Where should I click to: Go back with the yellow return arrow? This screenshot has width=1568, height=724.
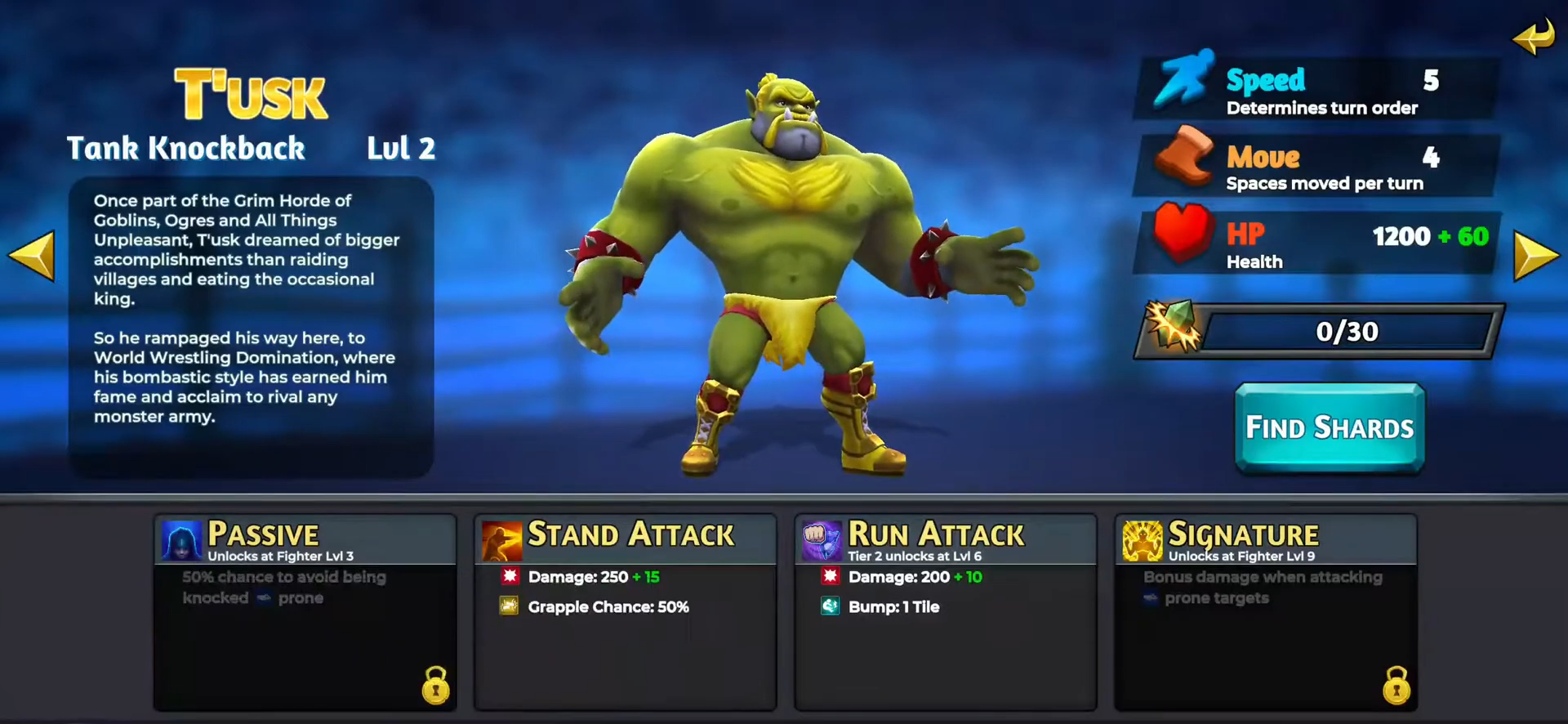point(1533,37)
